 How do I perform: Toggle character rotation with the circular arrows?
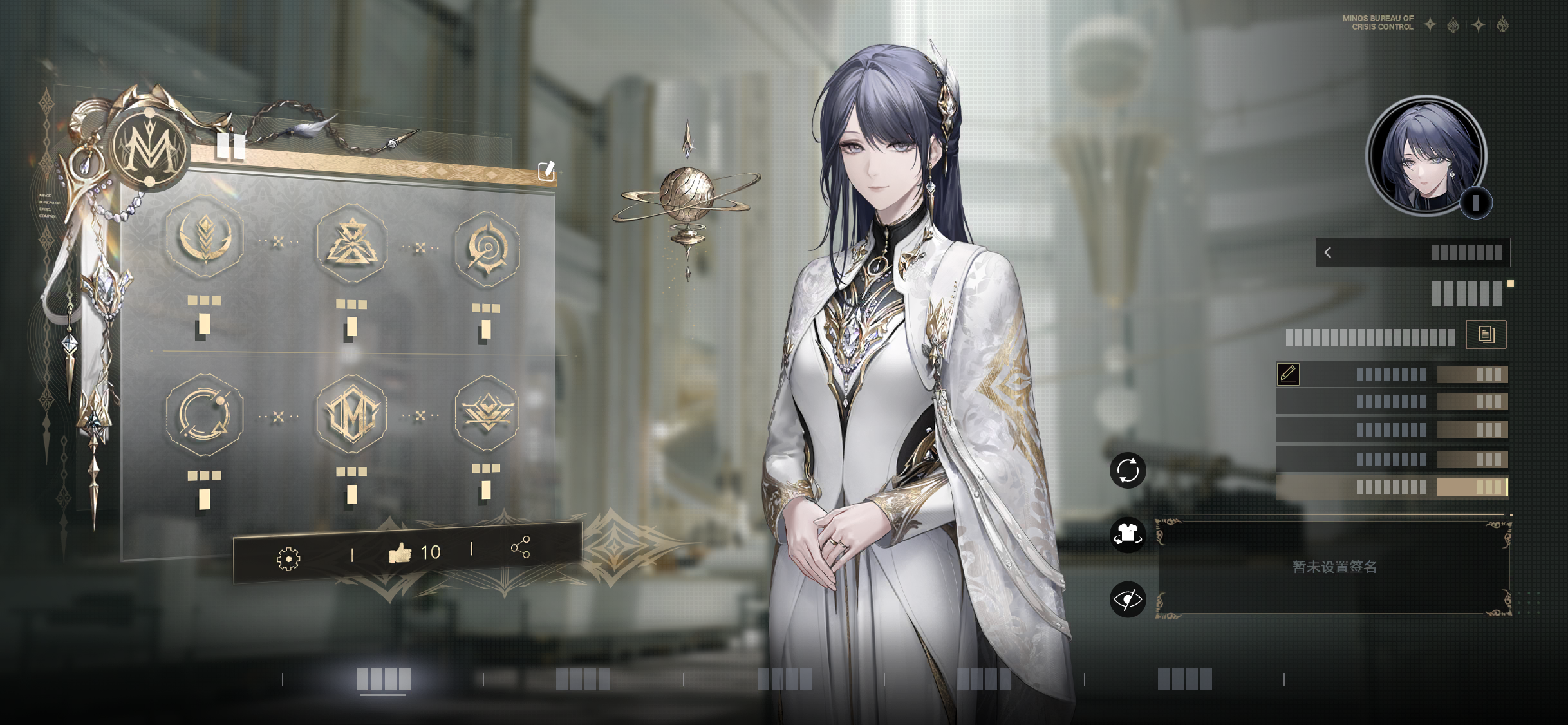tap(1128, 470)
